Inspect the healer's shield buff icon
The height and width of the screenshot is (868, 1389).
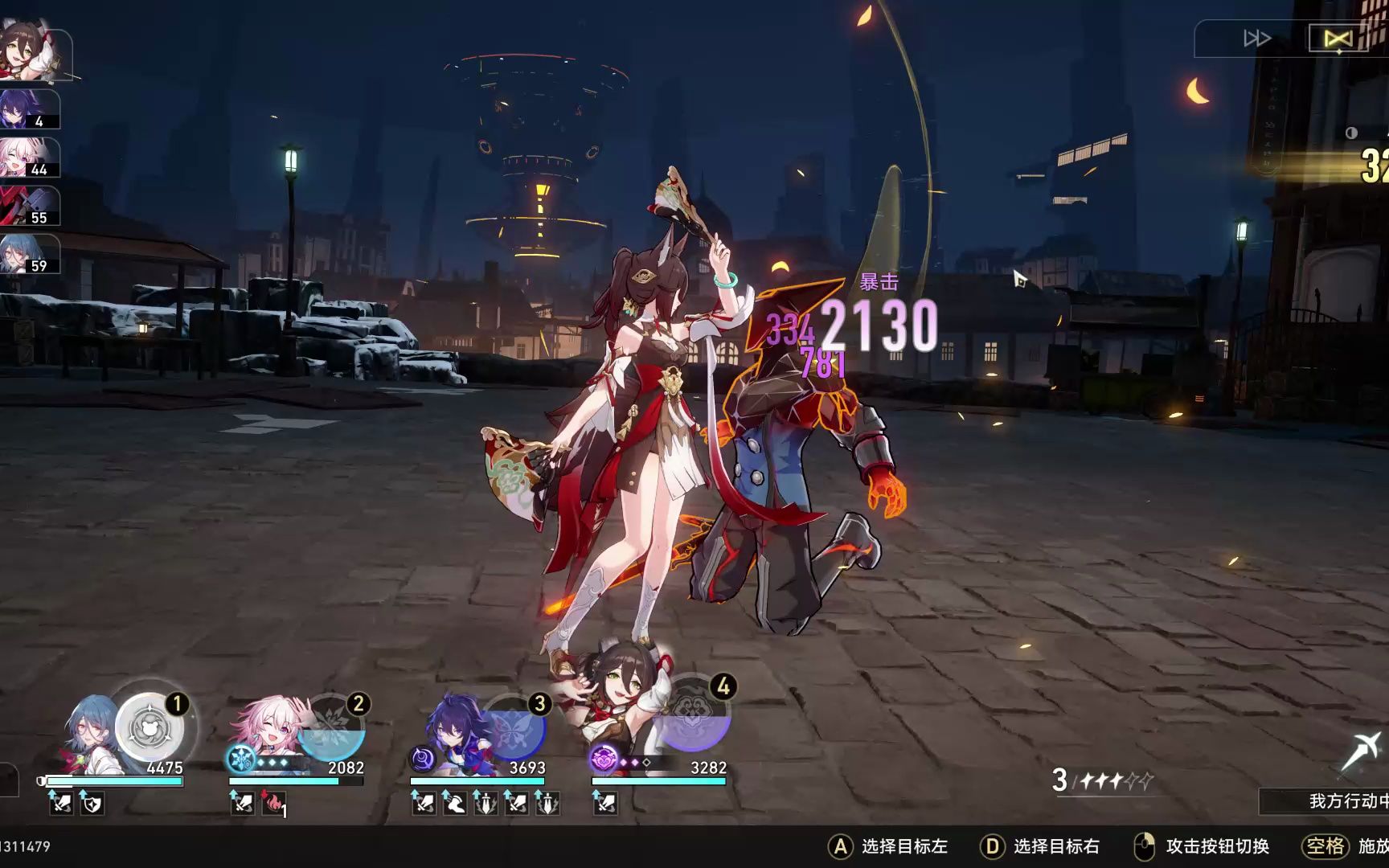click(92, 802)
